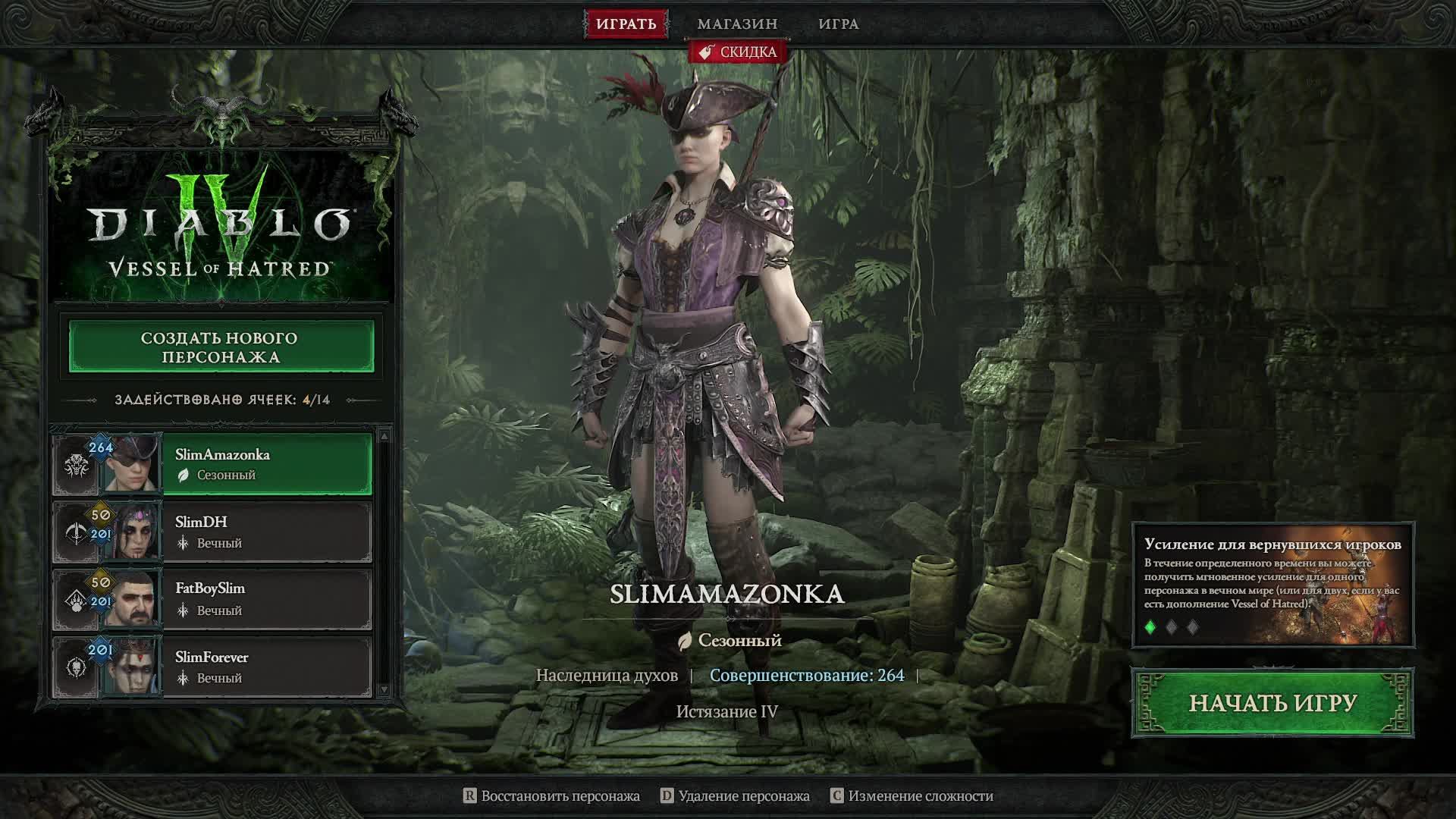Open Изменение сложности difficulty settings
This screenshot has height=819, width=1456.
[x=912, y=795]
